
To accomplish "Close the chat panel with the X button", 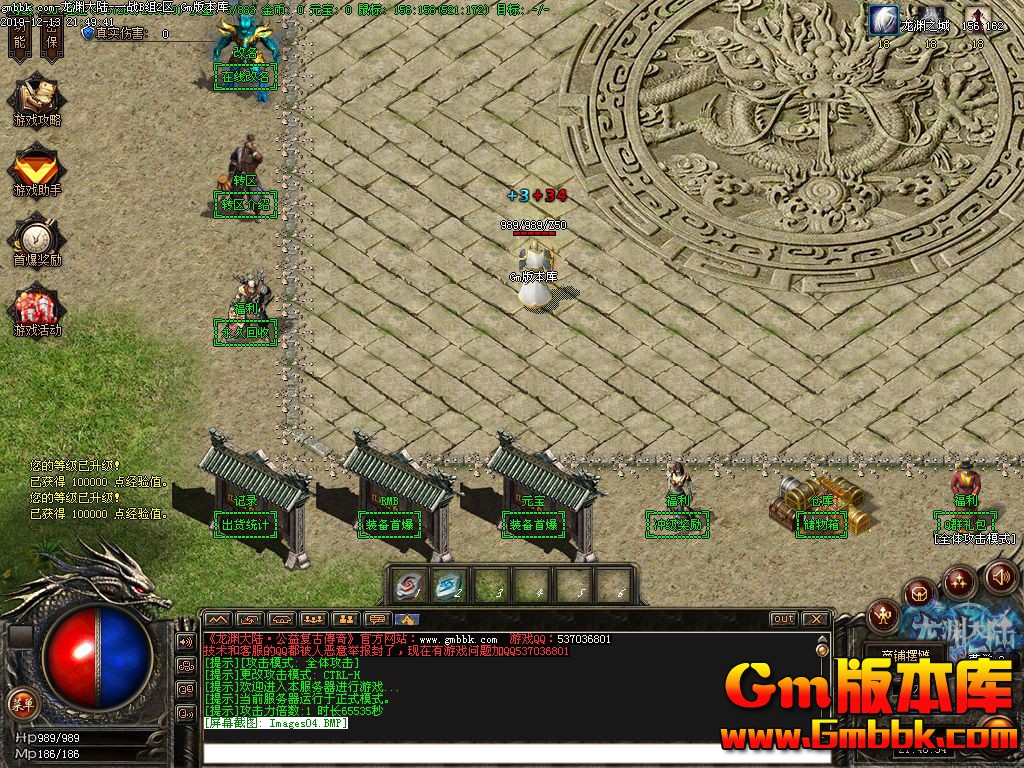I will click(816, 619).
